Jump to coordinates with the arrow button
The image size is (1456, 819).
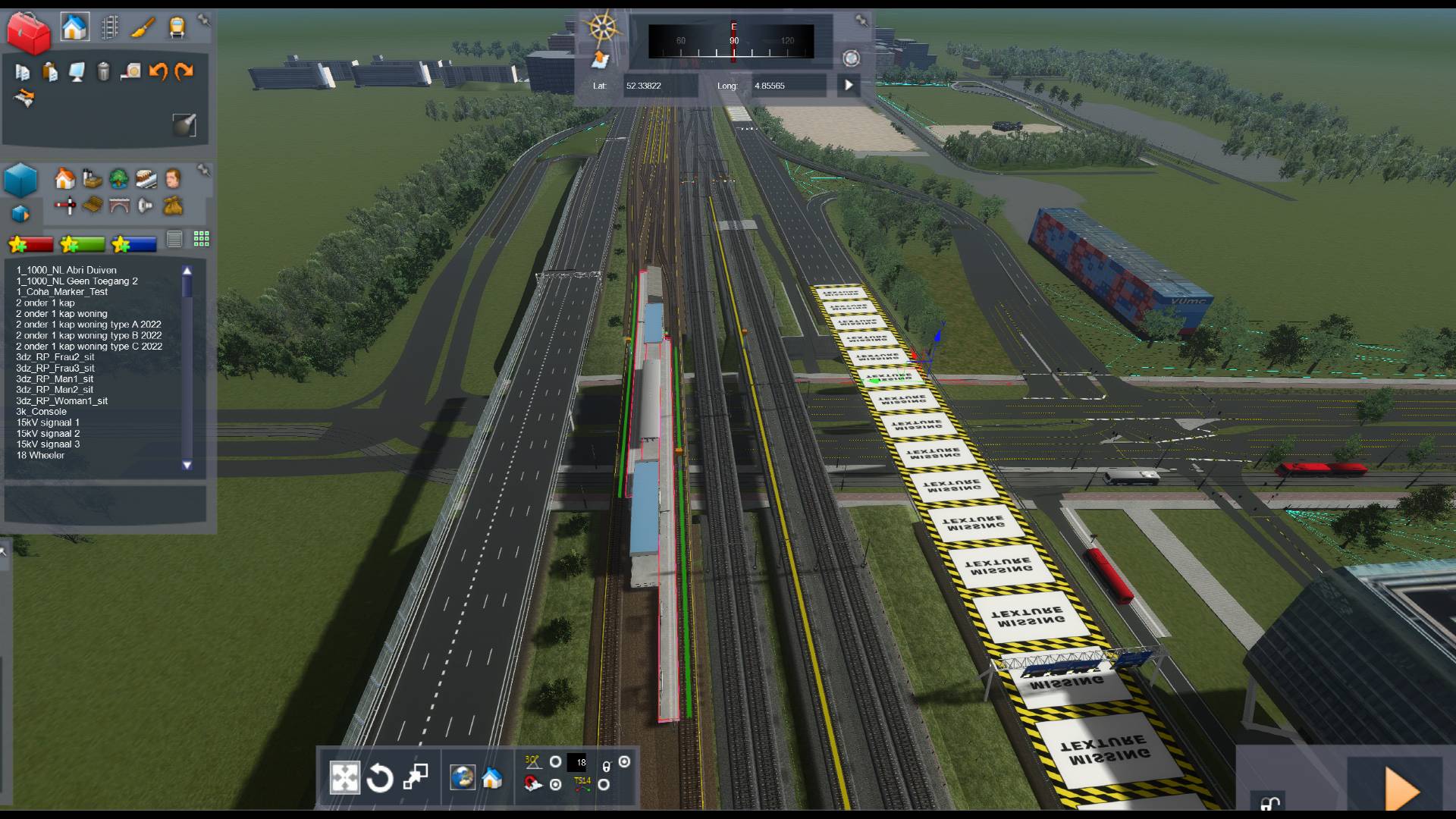click(x=849, y=86)
